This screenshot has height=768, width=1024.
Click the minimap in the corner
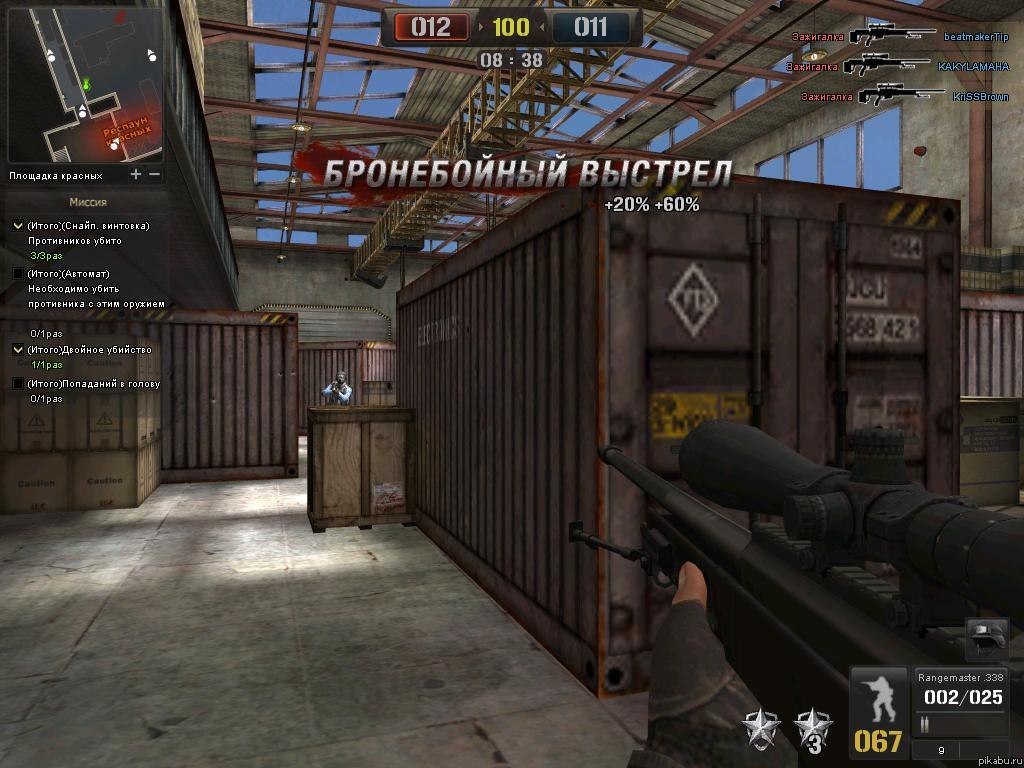click(x=84, y=86)
